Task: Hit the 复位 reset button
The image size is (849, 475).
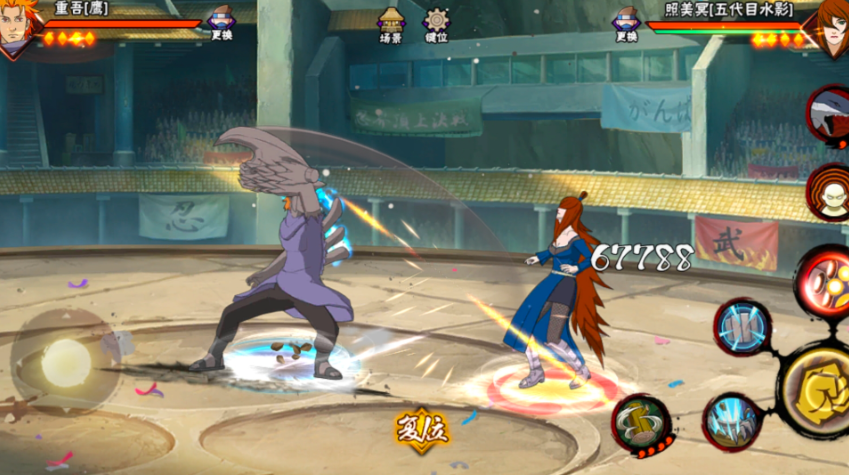Action: point(422,432)
